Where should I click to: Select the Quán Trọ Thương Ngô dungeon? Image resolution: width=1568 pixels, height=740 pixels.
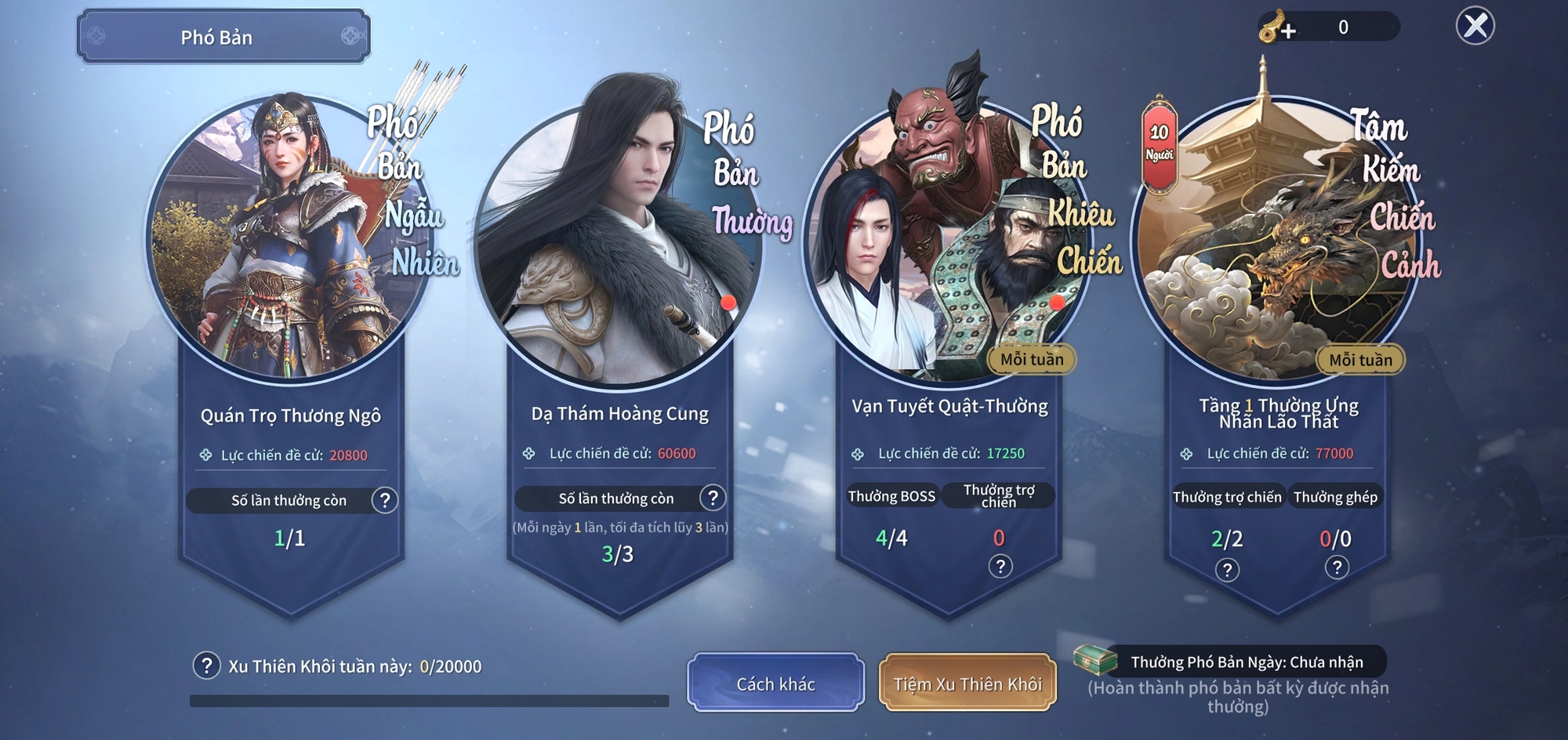[x=290, y=243]
